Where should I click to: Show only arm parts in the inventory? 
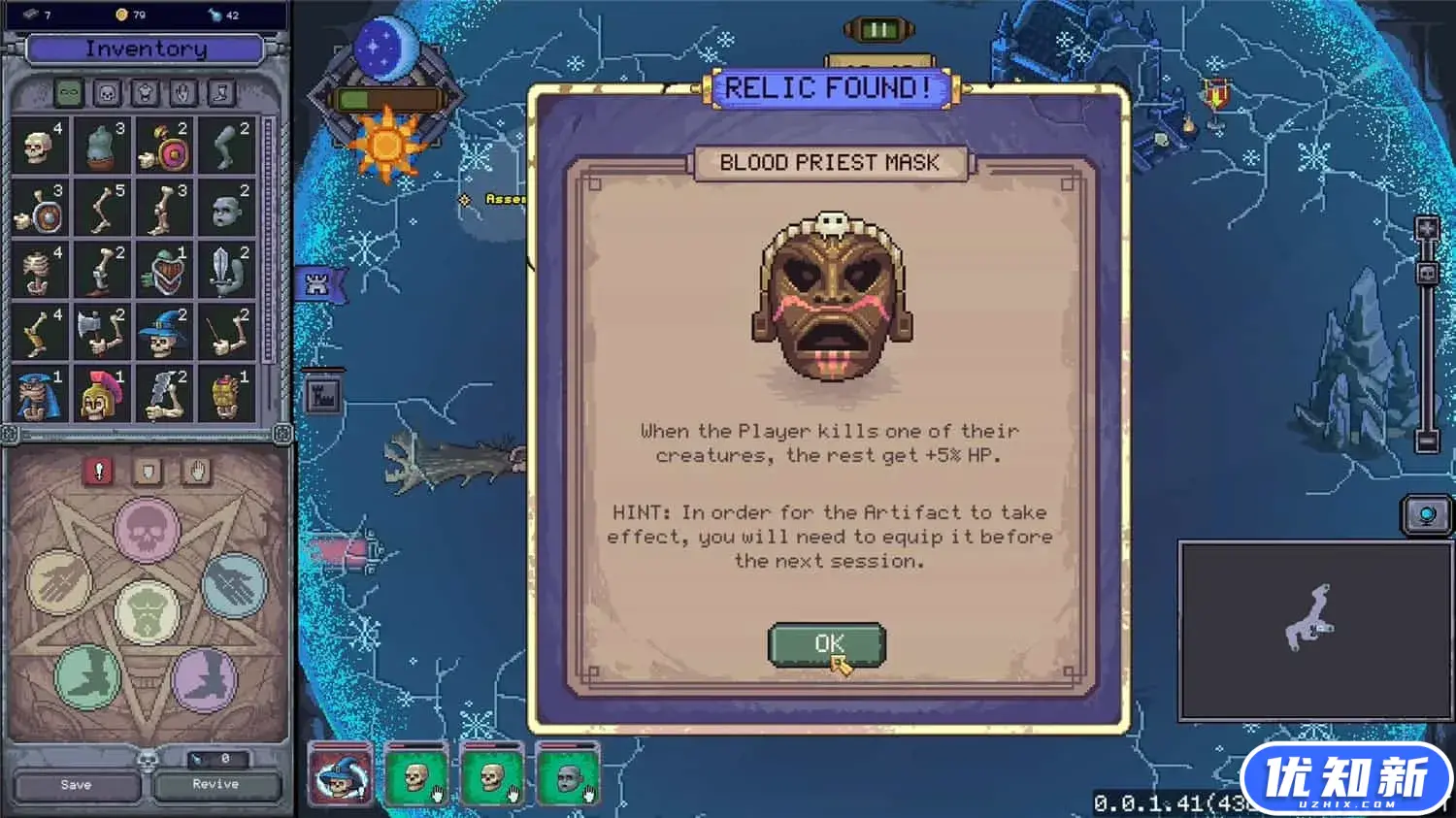coord(183,92)
